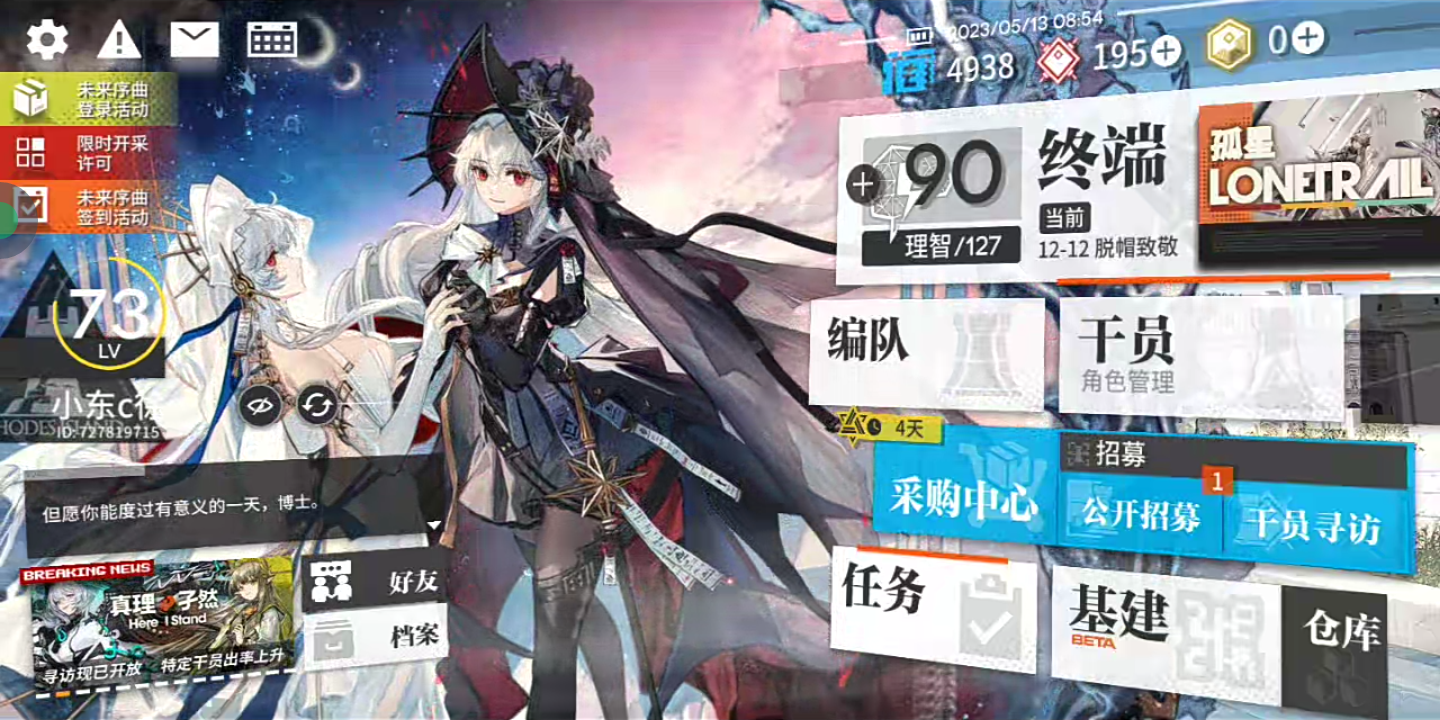Viewport: 1440px width, 720px height.
Task: Switch assistant with the circular arrows icon
Action: (x=318, y=405)
